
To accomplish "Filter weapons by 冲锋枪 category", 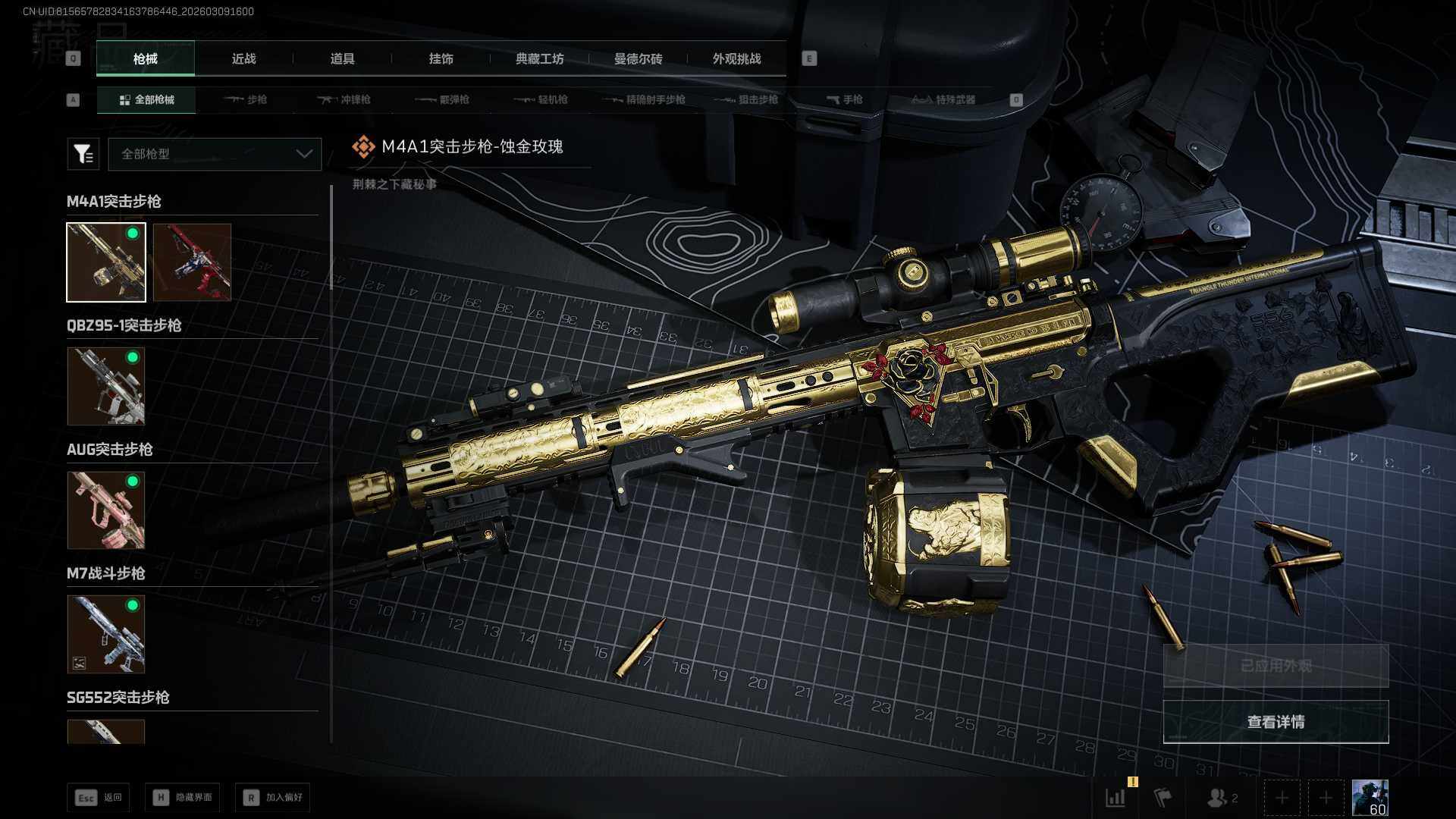I will coord(345,100).
